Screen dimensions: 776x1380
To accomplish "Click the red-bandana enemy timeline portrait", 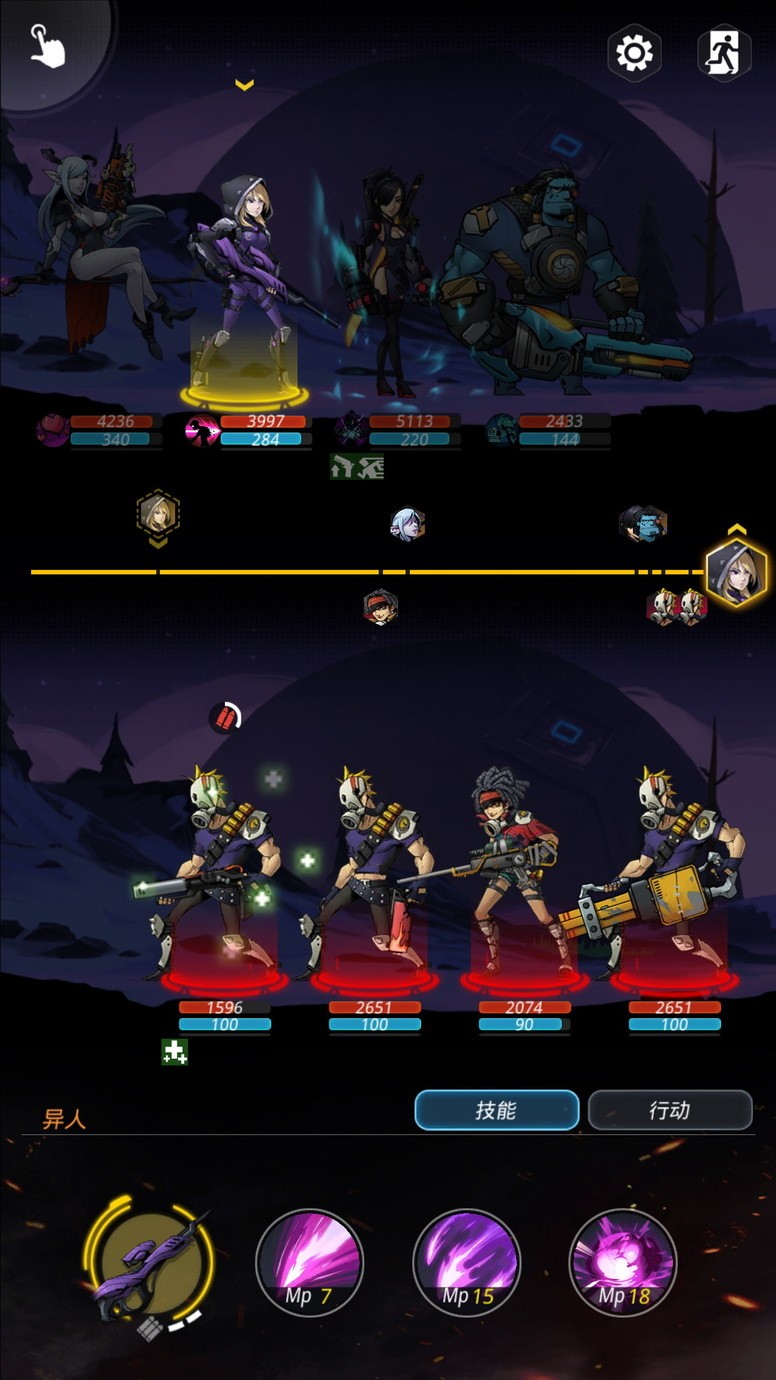I will 380,606.
